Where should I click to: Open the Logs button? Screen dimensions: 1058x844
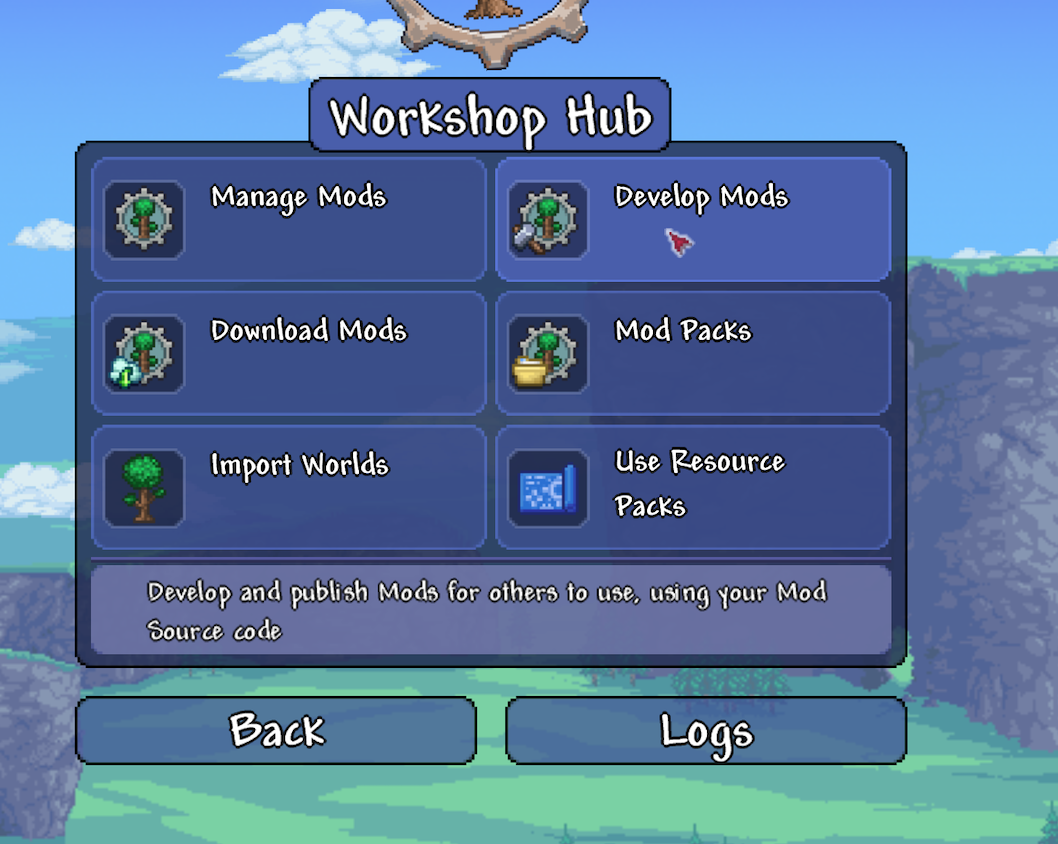tap(706, 731)
